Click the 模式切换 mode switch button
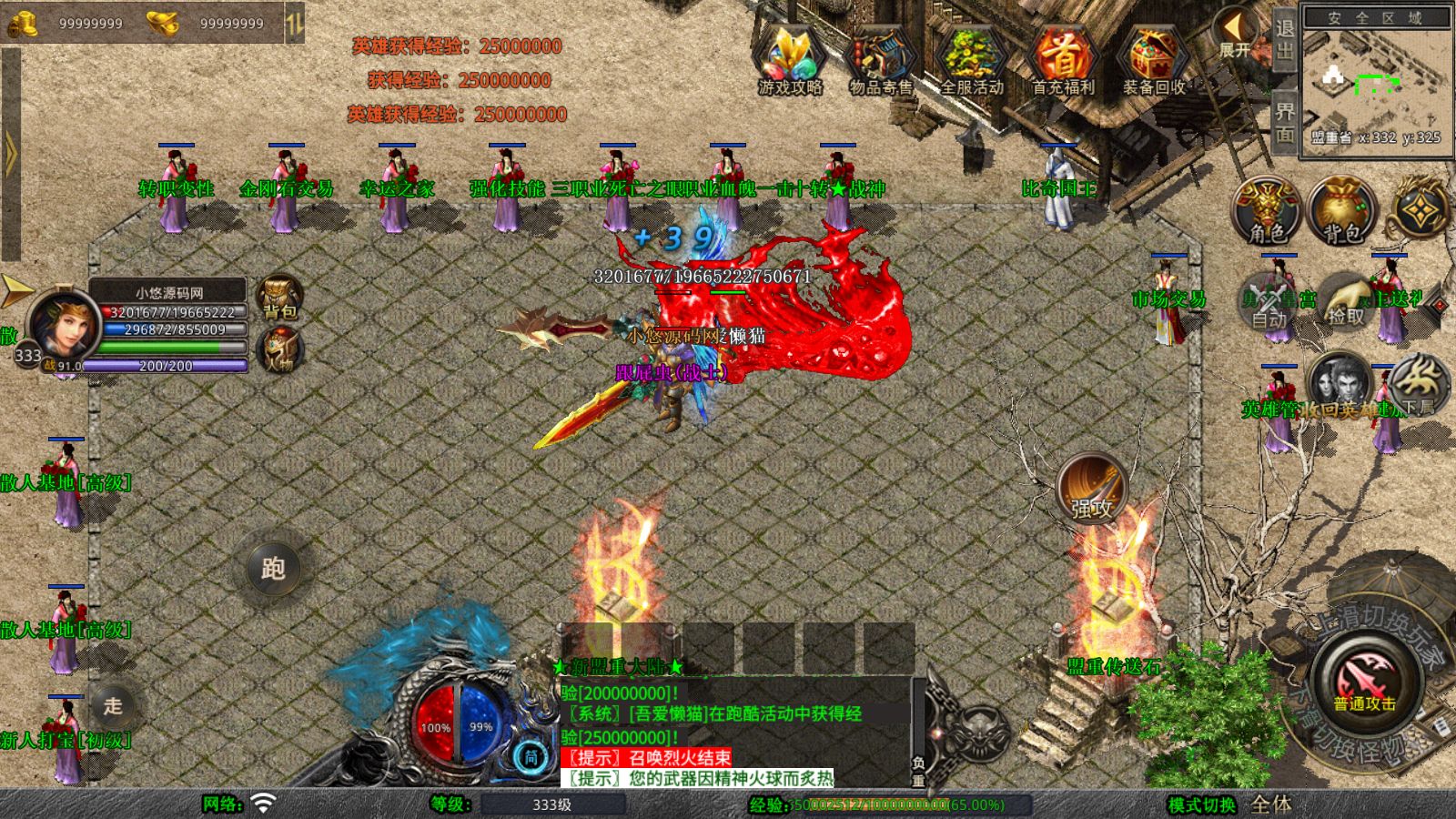 click(1202, 804)
